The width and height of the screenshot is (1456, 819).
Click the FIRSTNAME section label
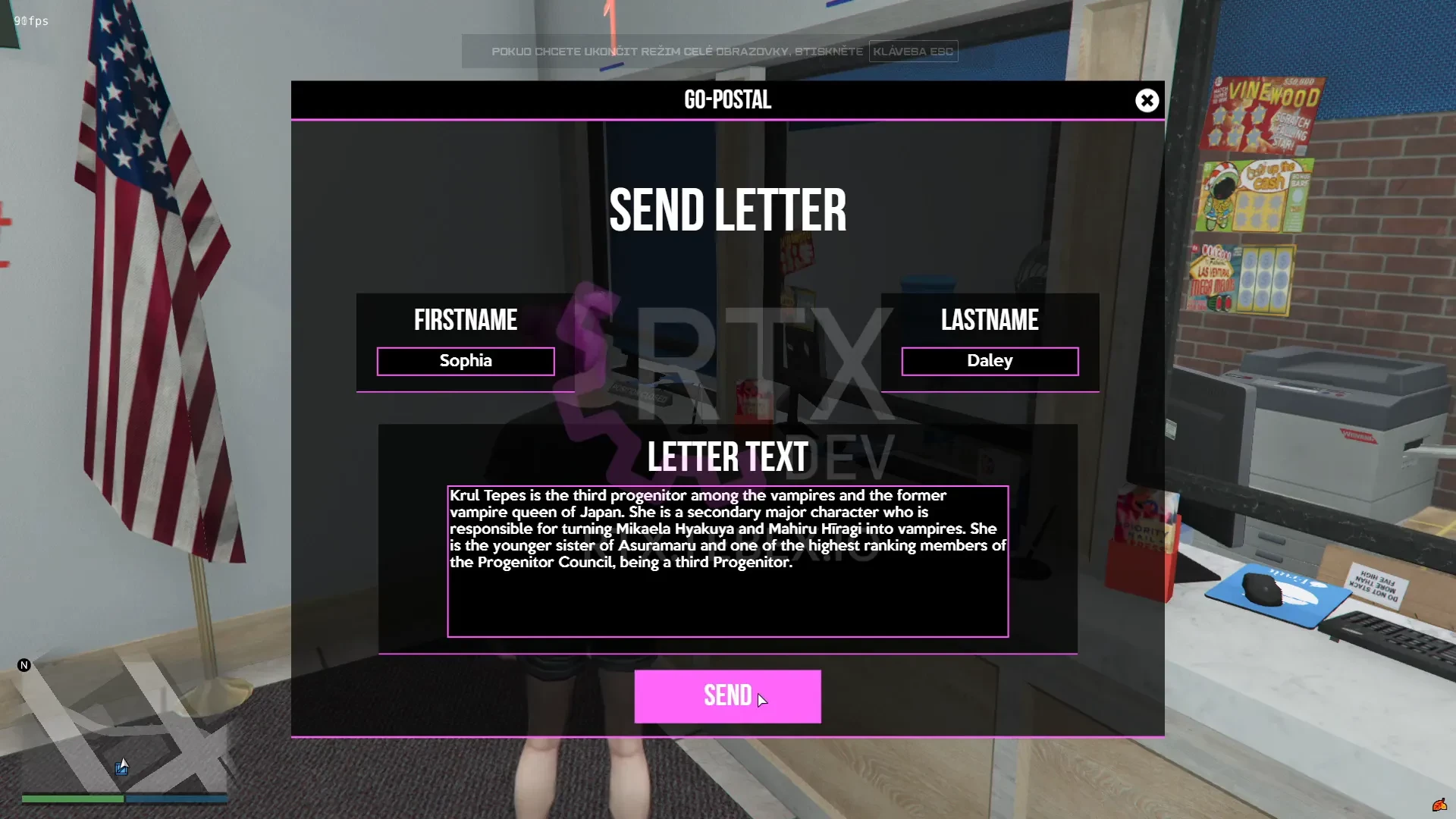tap(466, 320)
